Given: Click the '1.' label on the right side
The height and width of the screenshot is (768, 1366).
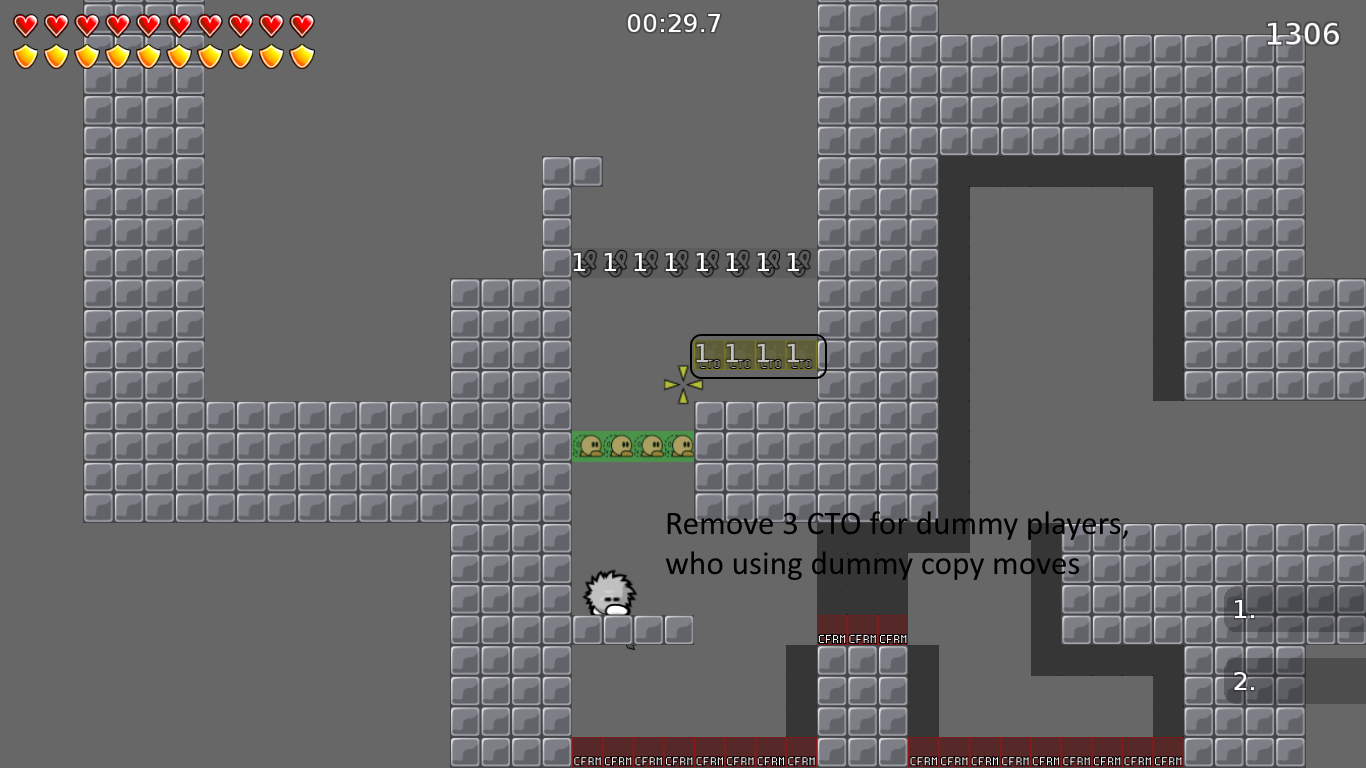Looking at the screenshot, I should pos(1243,610).
